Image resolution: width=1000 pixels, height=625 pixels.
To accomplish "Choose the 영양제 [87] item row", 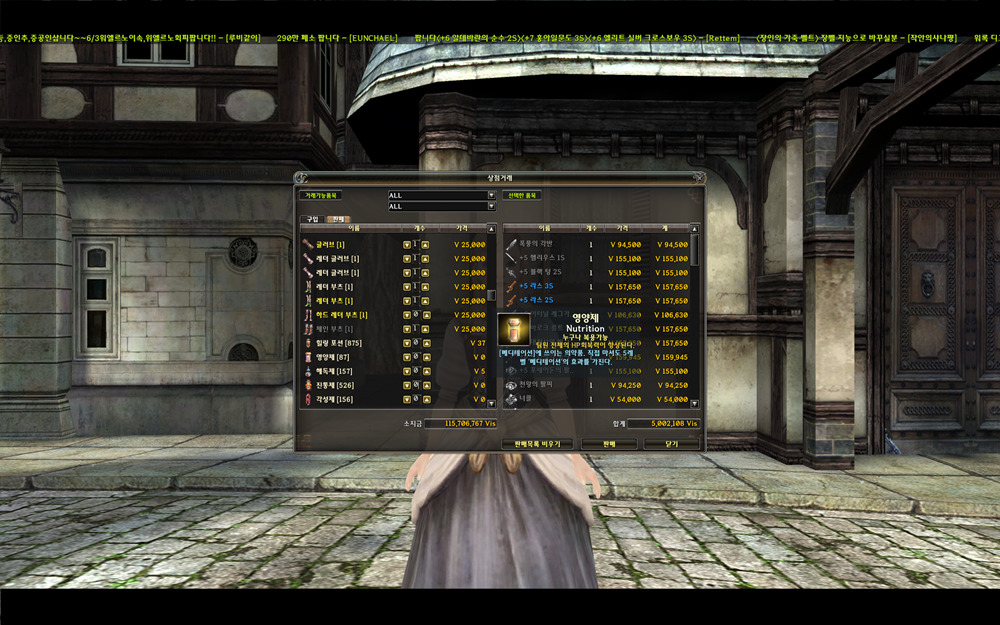I will (x=335, y=357).
